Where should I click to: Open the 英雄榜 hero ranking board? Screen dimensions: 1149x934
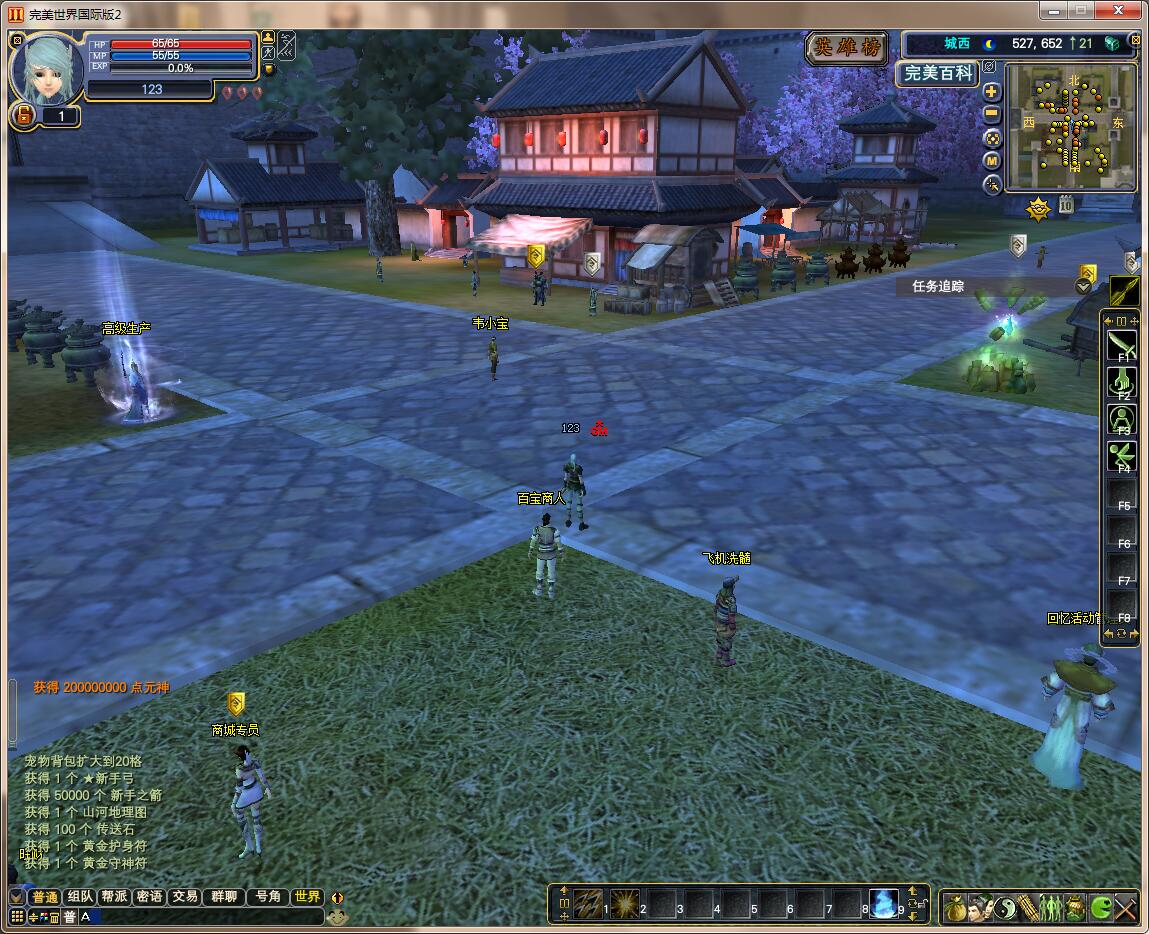[848, 47]
